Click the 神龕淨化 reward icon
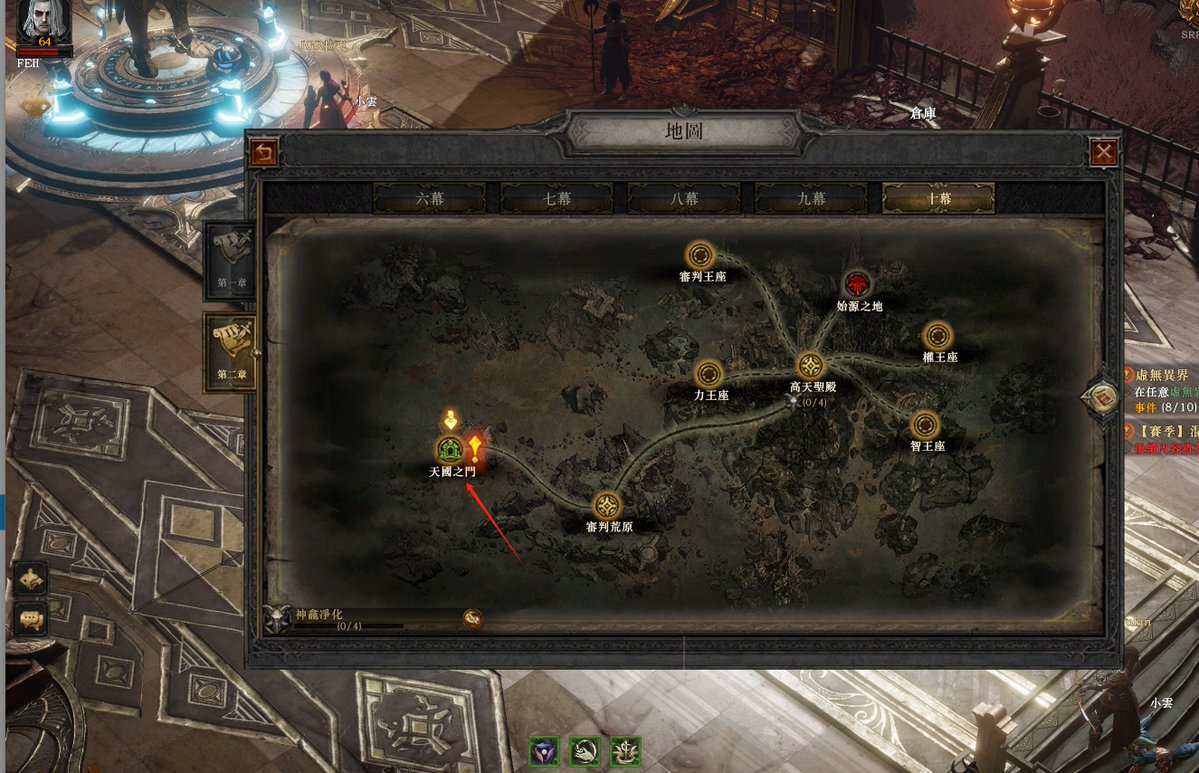The image size is (1199, 773). [x=473, y=619]
